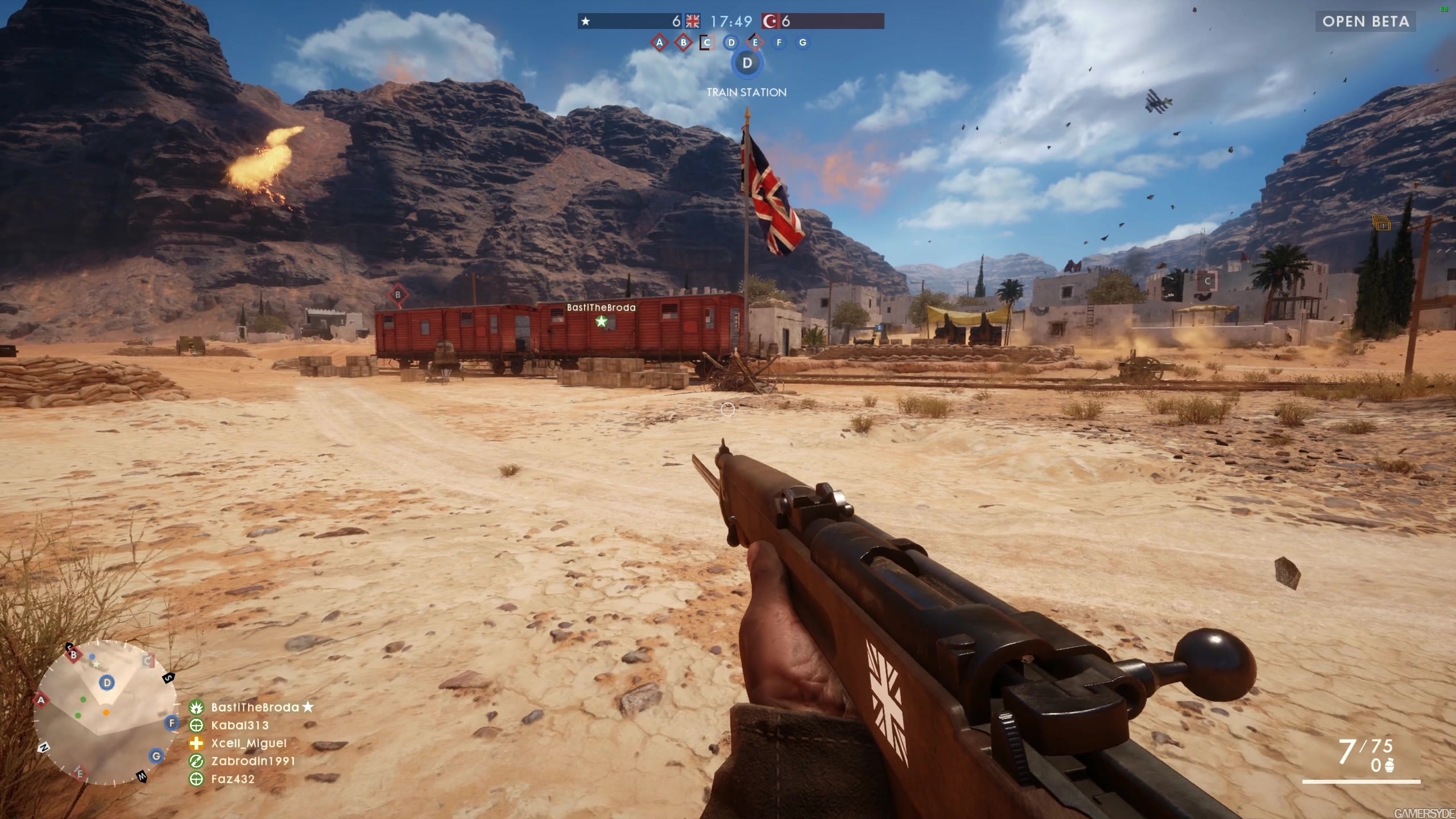Click the D flag marker on the minimap
Image resolution: width=1456 pixels, height=819 pixels.
pos(107,682)
